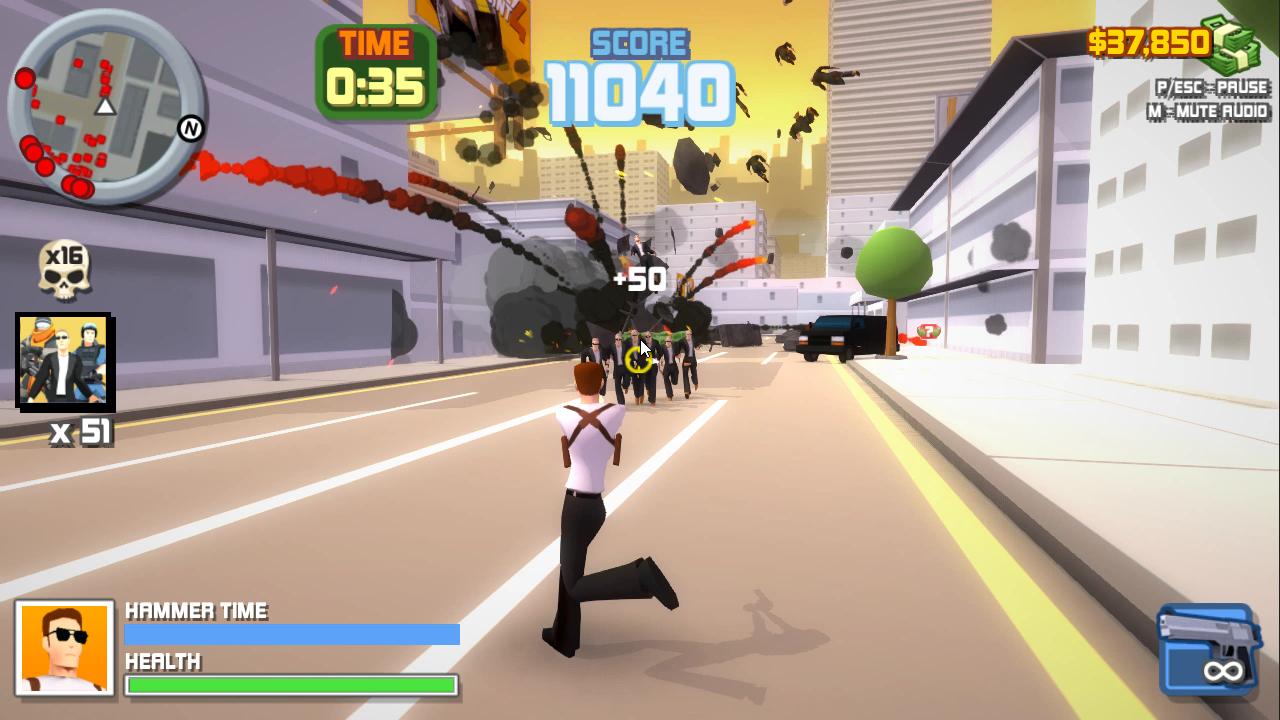Click the blue Hammer Time progress bar

pos(290,633)
